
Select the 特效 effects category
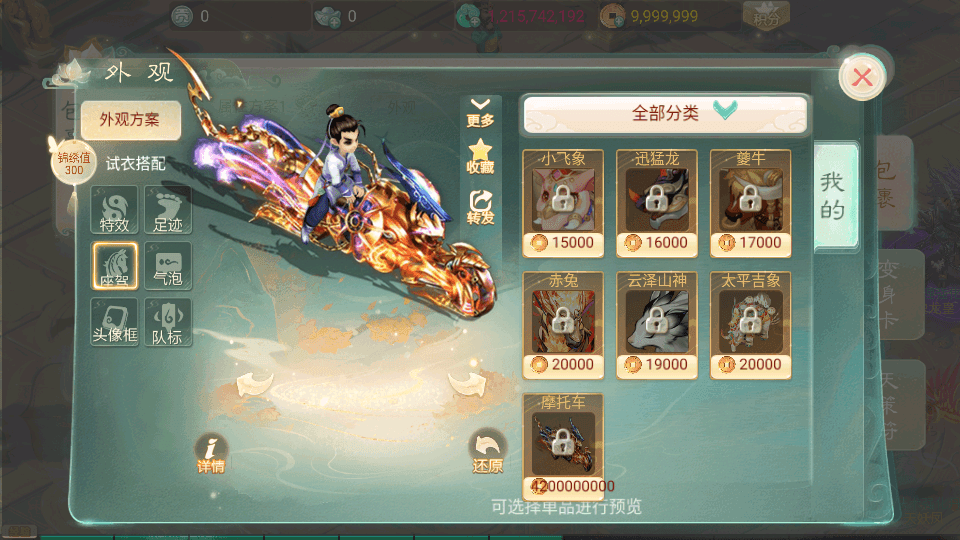tap(114, 210)
